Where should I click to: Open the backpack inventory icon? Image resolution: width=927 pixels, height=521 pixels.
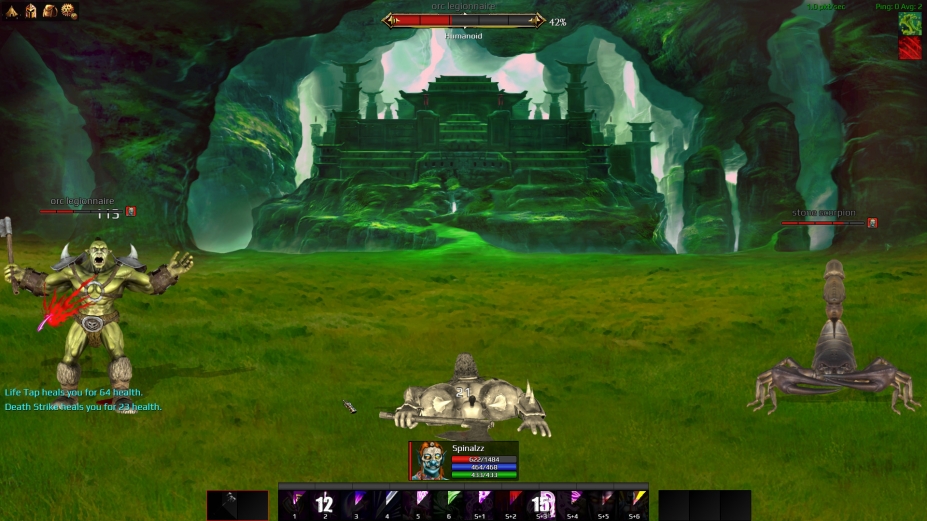(x=49, y=11)
